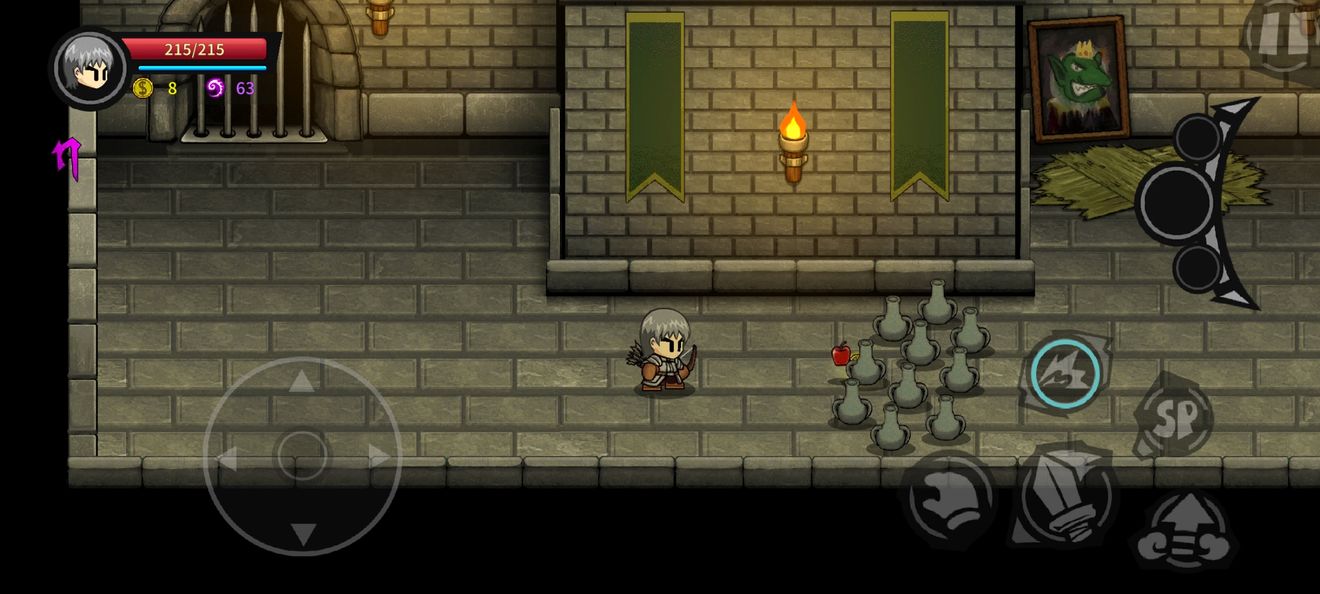
Task: Attack with the sword button
Action: click(x=1064, y=497)
